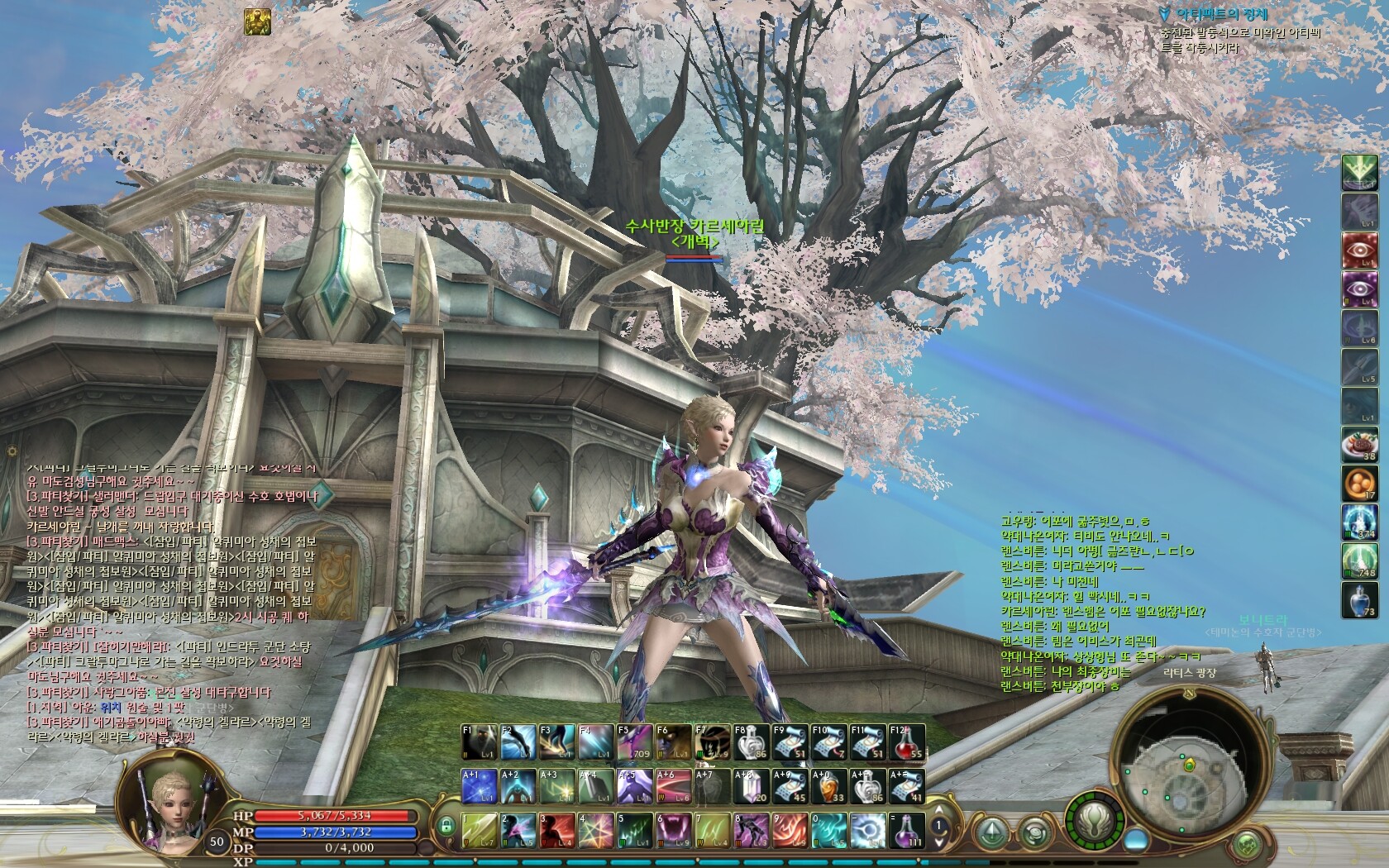Activate the purple eye skill in side bar

tap(1358, 289)
